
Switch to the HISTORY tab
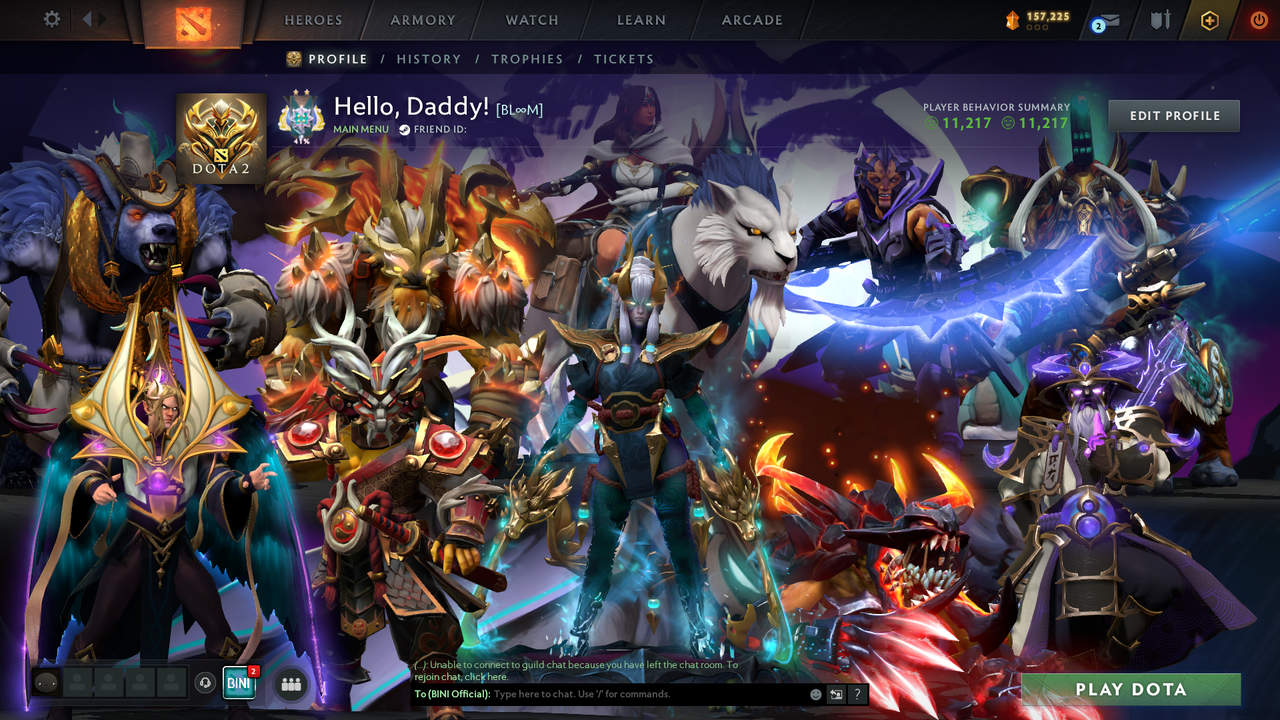tap(429, 59)
